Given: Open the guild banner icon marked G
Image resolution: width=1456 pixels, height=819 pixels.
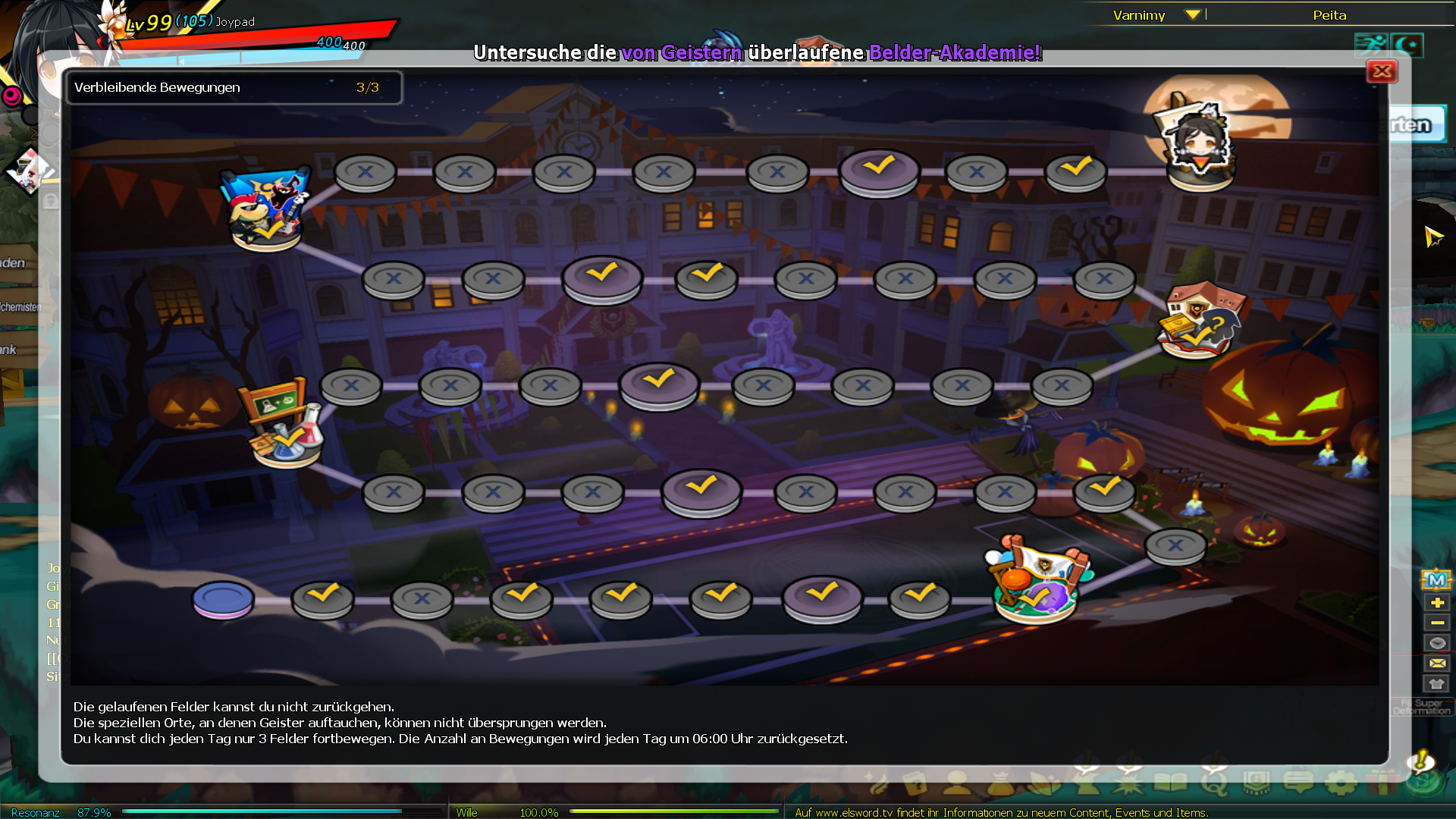Looking at the screenshot, I should [1256, 781].
